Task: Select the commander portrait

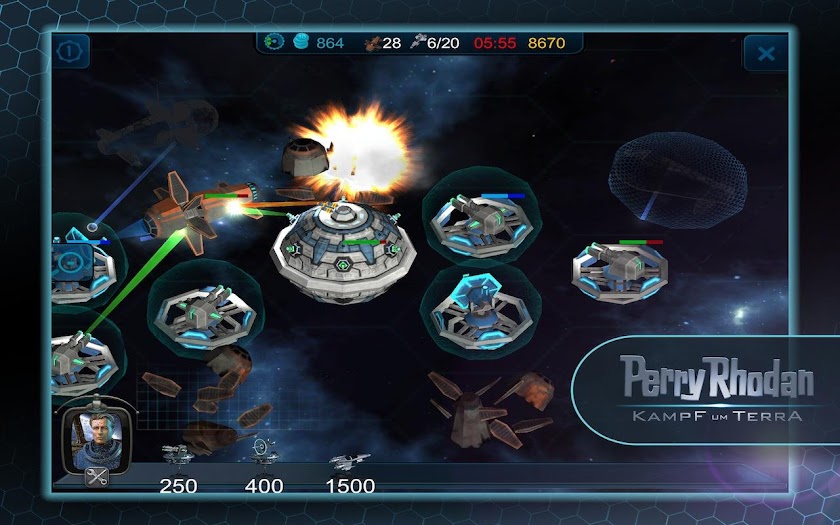Action: pyautogui.click(x=98, y=435)
